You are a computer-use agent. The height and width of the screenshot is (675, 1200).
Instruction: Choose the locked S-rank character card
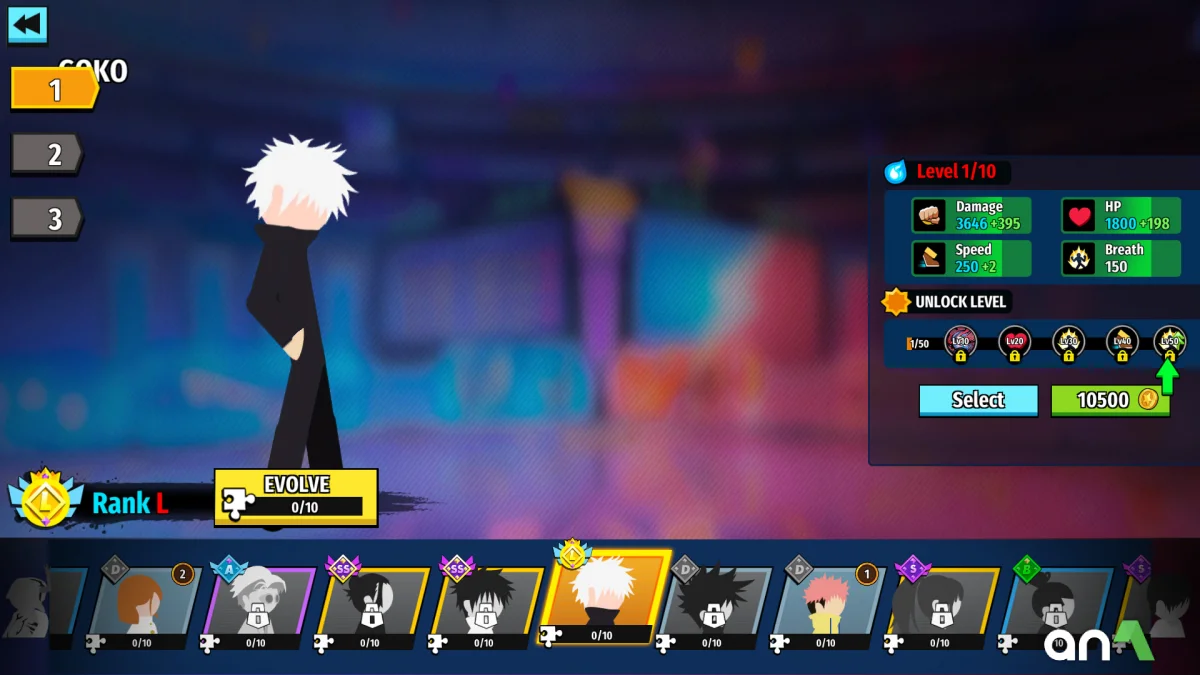point(941,605)
